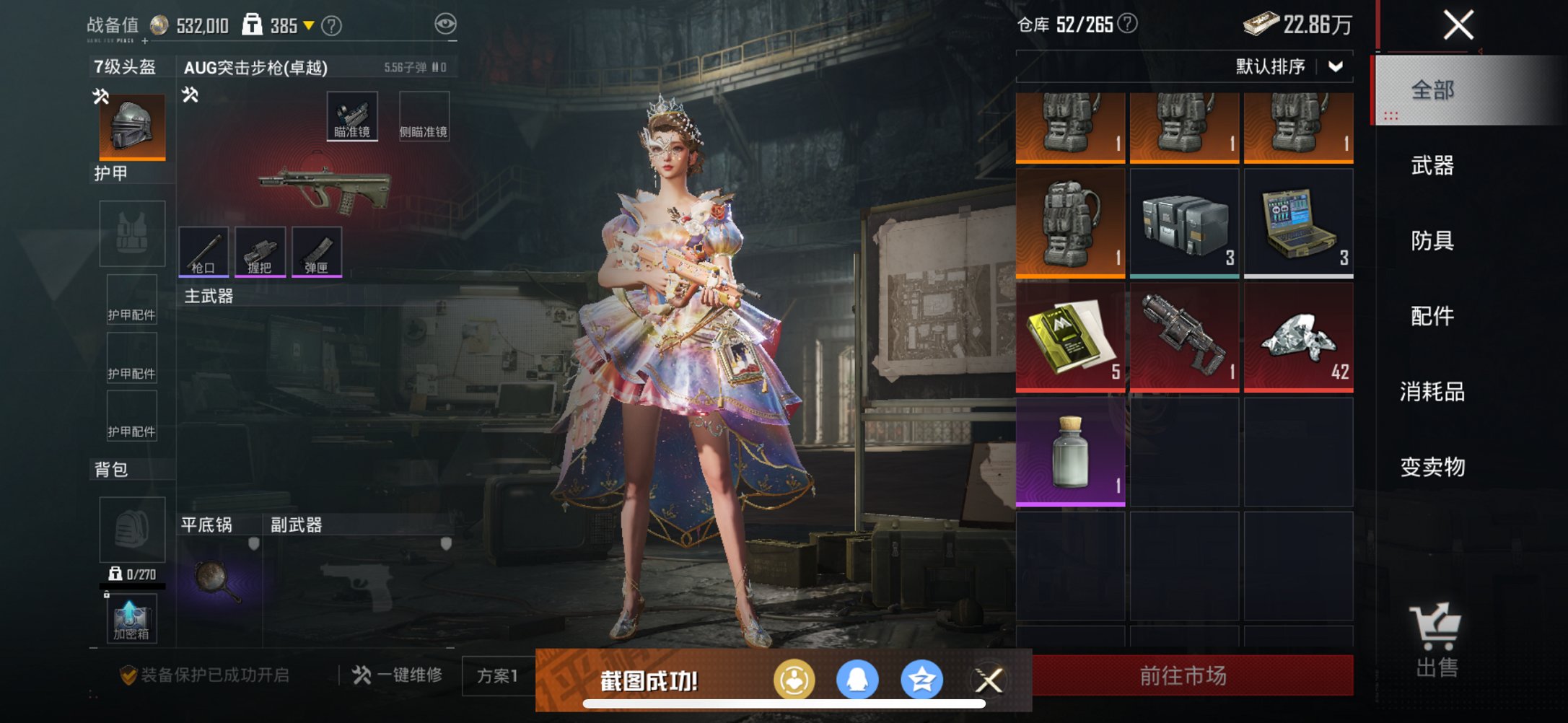This screenshot has height=723, width=1568.
Task: Select the 瞄准镜 scope attachment slot
Action: (x=353, y=115)
